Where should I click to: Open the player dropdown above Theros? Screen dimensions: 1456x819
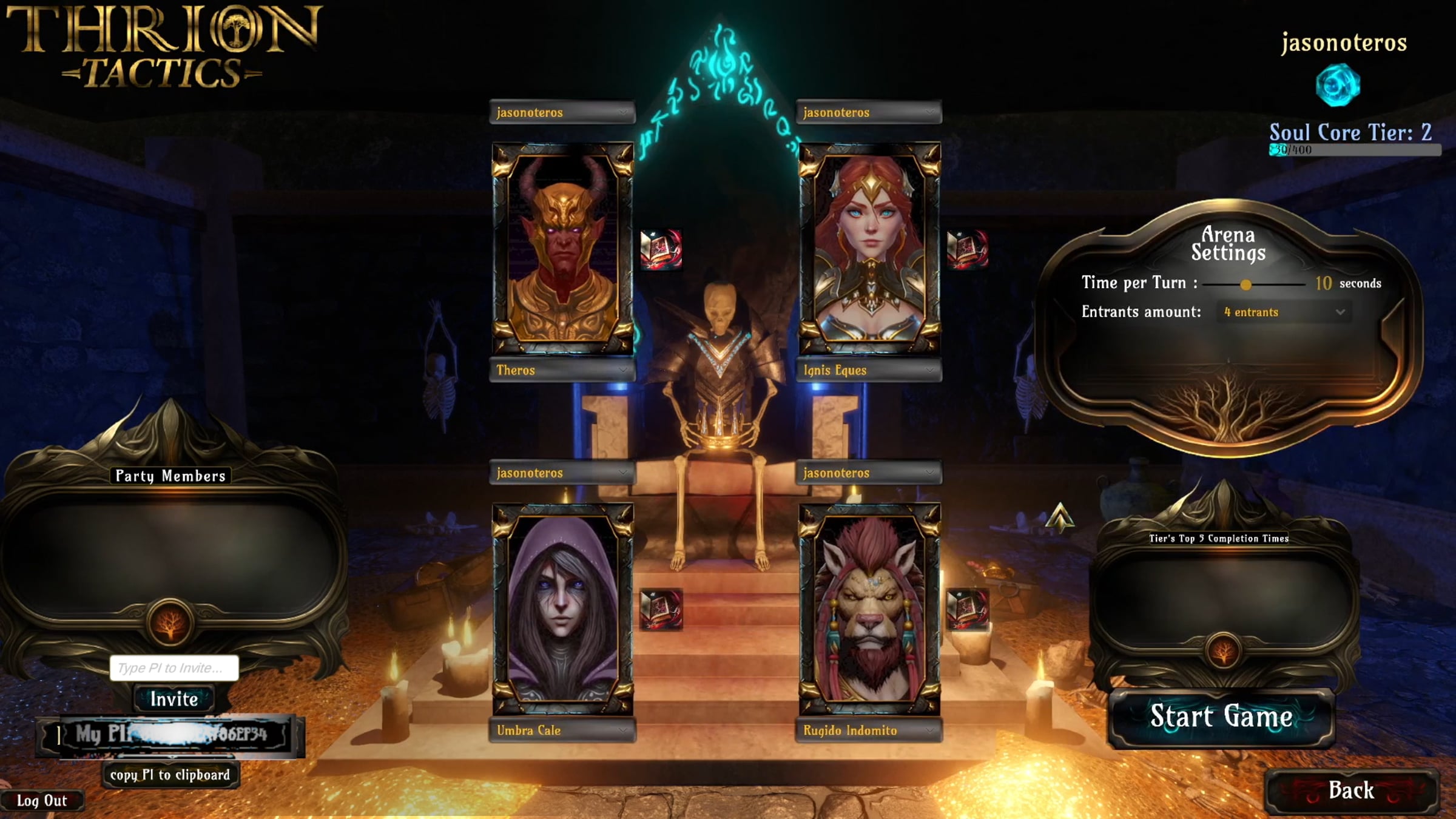click(562, 112)
